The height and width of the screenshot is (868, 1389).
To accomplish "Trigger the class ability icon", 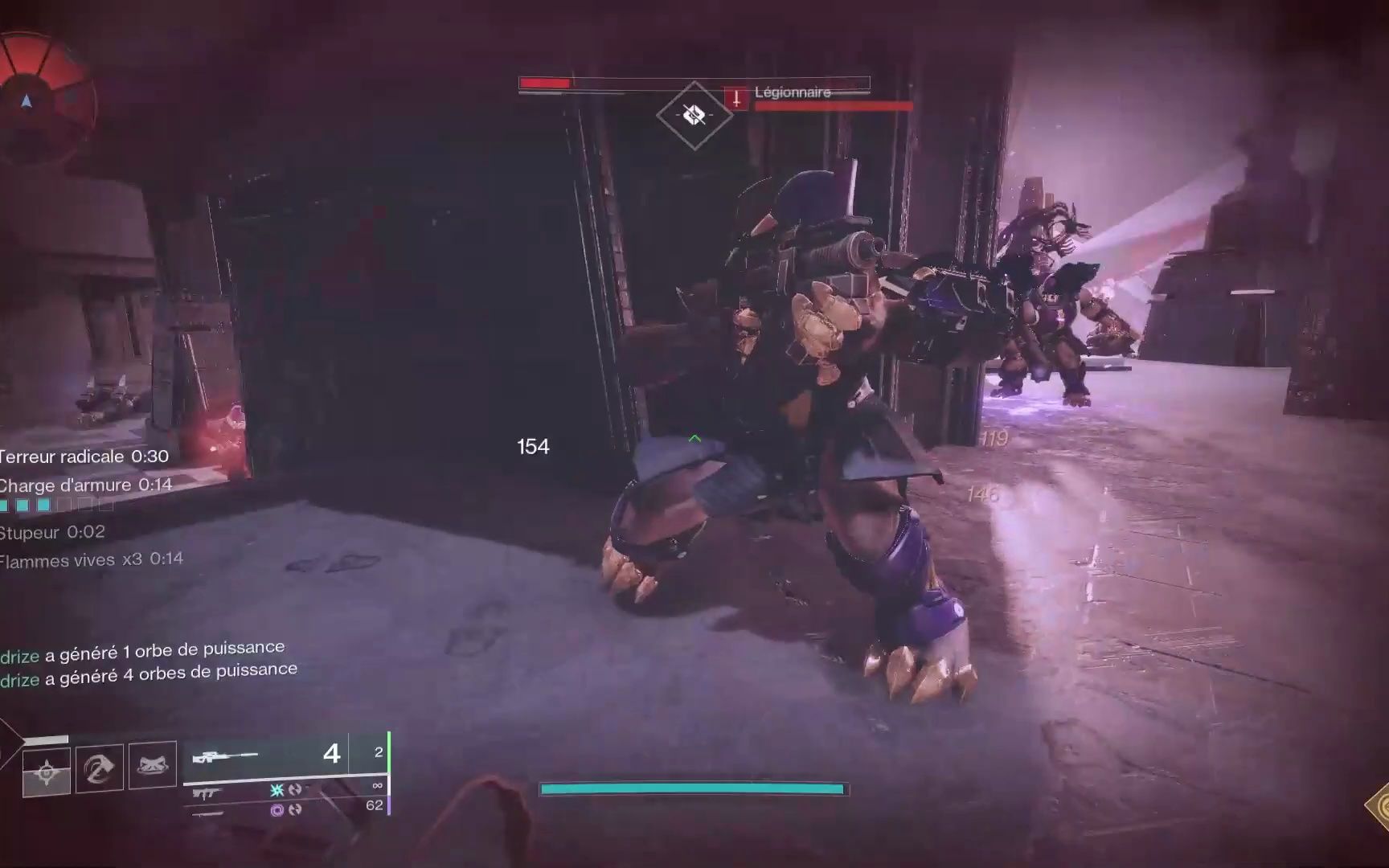I will (152, 764).
